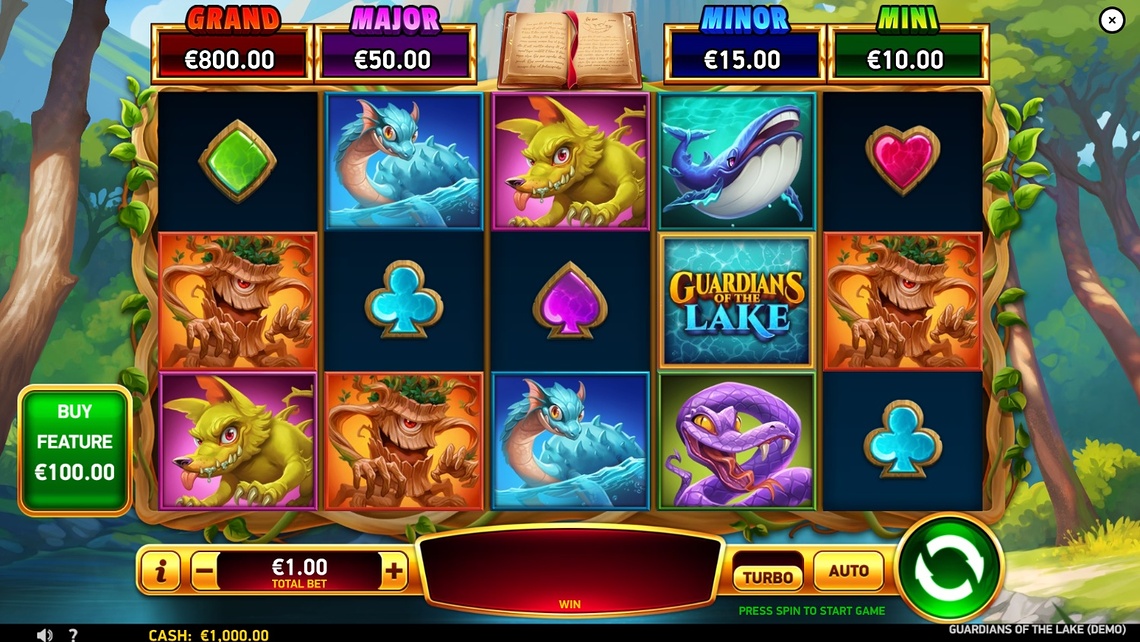Click the storybook above the reels
This screenshot has width=1140, height=642.
pos(569,48)
